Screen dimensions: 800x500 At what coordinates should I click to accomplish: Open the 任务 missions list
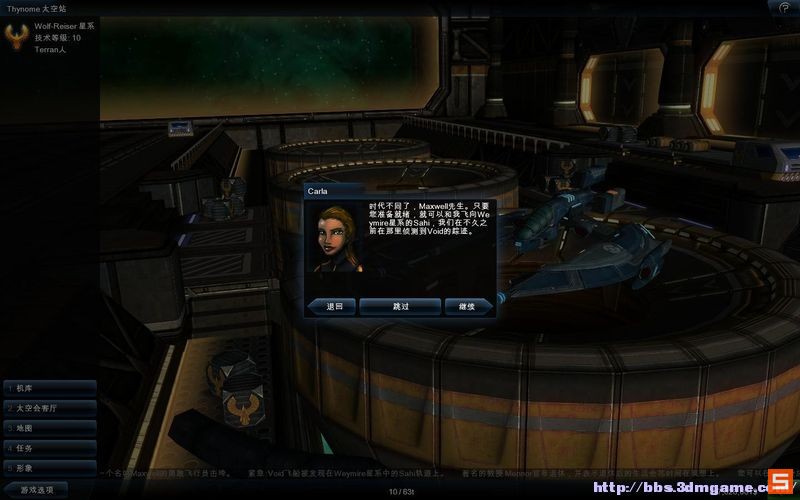click(50, 448)
